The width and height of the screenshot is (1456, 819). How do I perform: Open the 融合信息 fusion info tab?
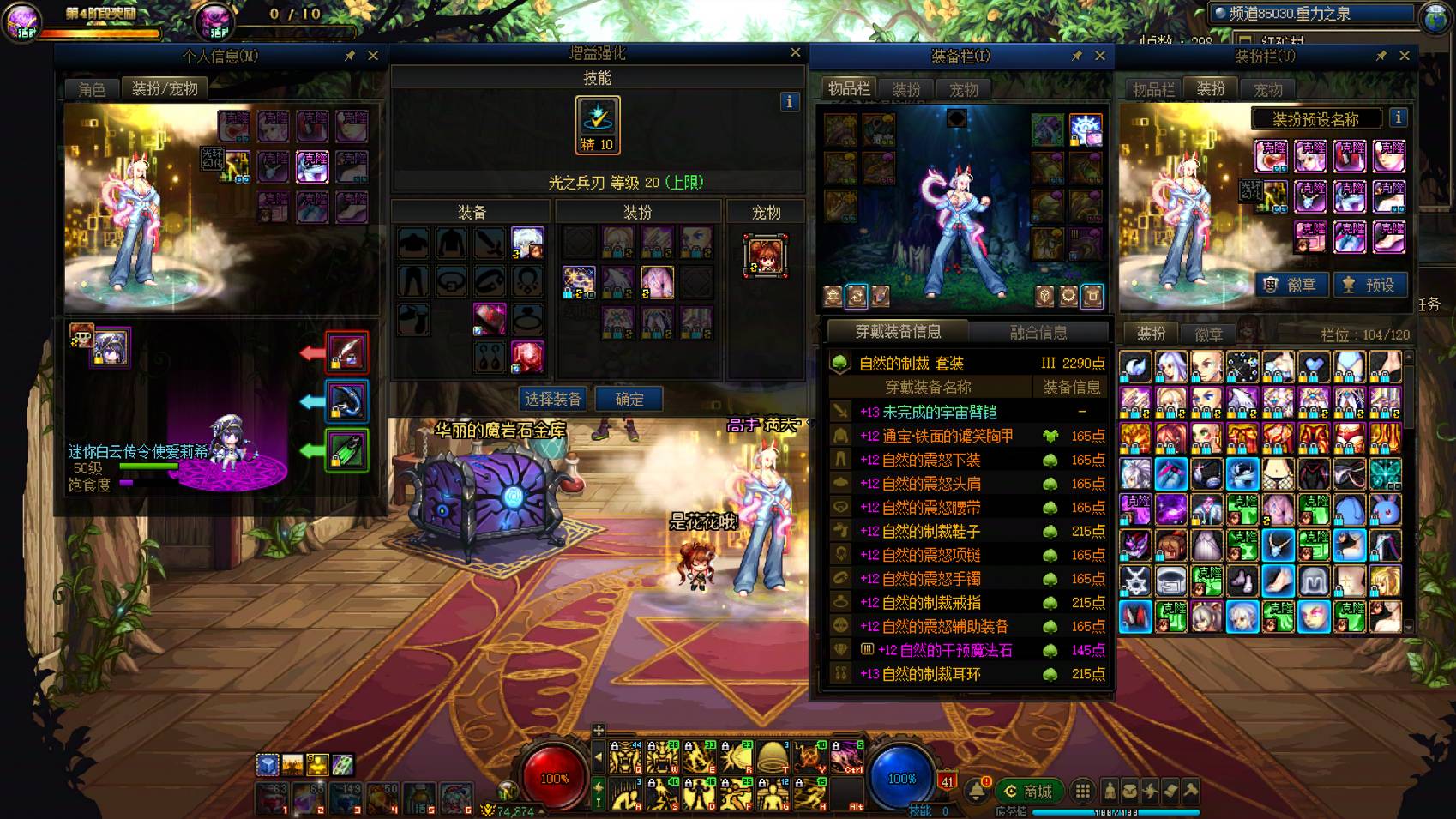click(x=1038, y=332)
